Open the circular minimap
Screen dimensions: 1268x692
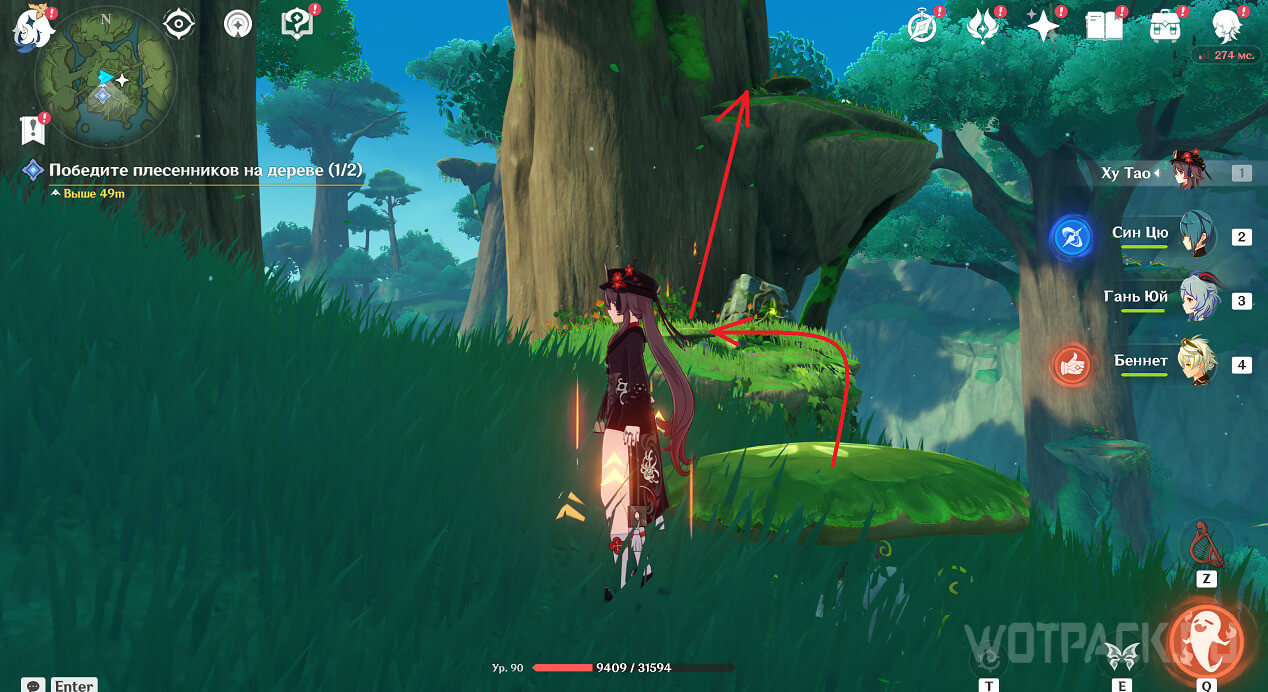(x=105, y=78)
